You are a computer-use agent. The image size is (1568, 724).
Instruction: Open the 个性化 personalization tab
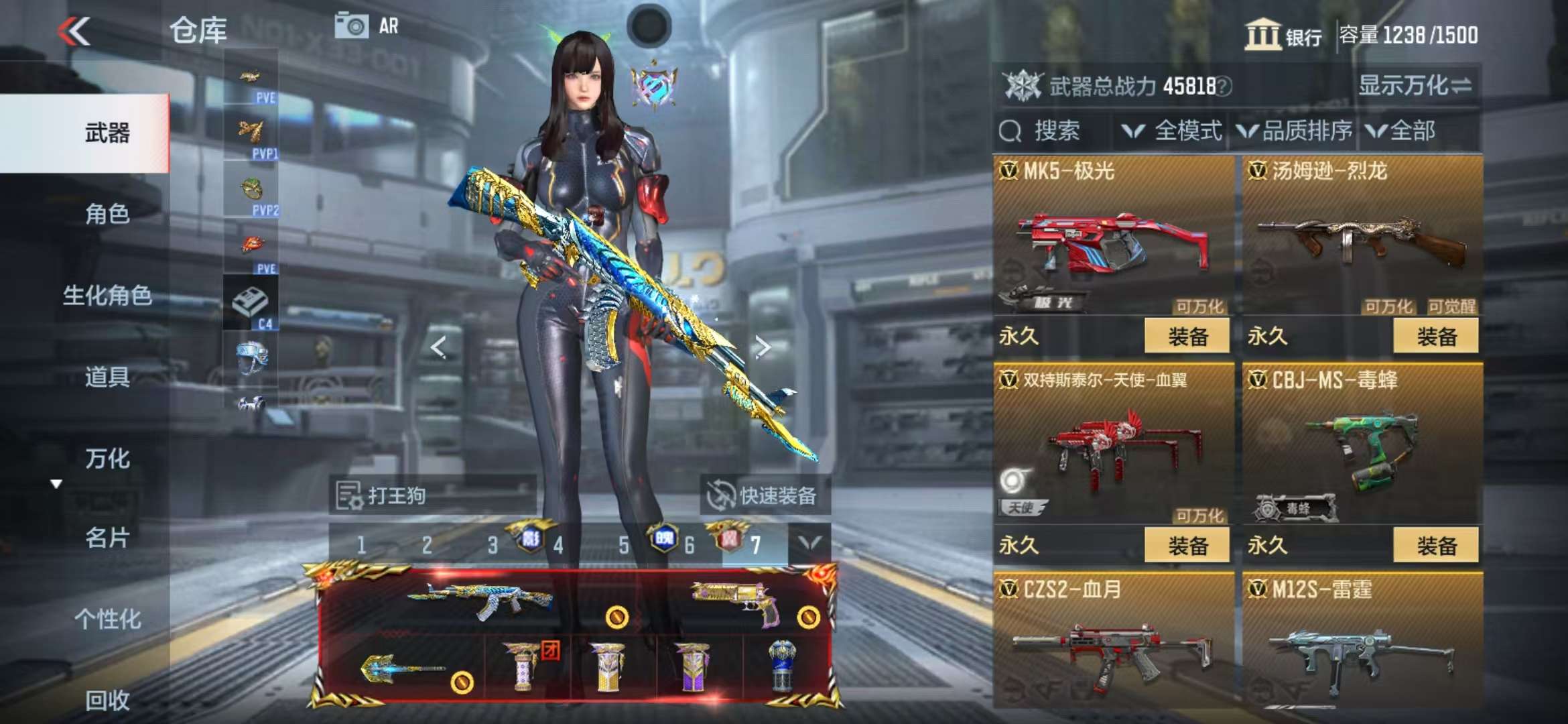(107, 619)
